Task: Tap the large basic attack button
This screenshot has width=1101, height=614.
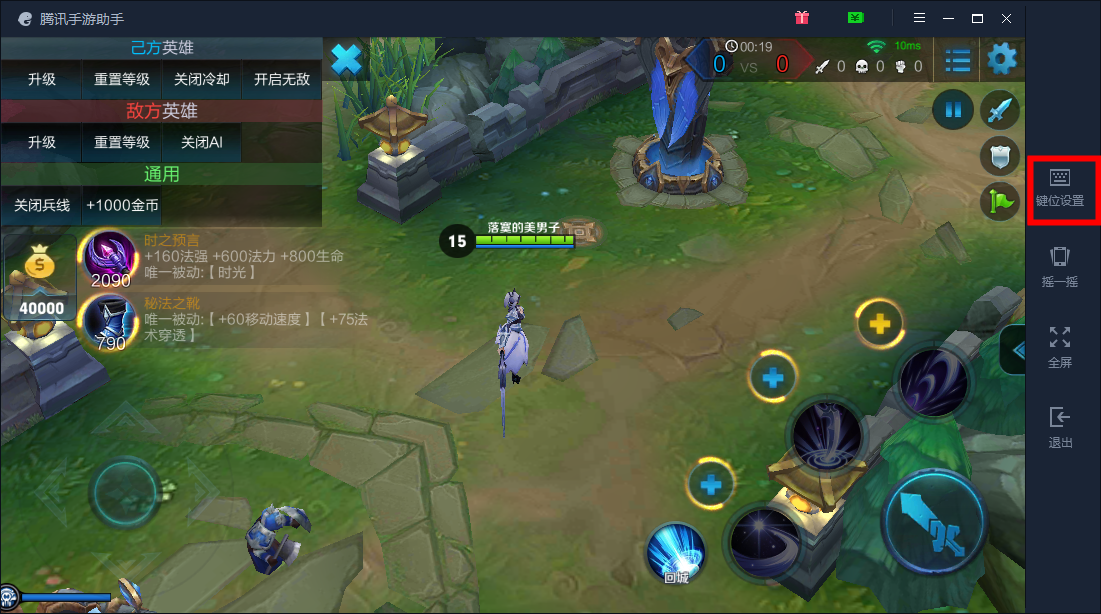Action: coord(935,521)
